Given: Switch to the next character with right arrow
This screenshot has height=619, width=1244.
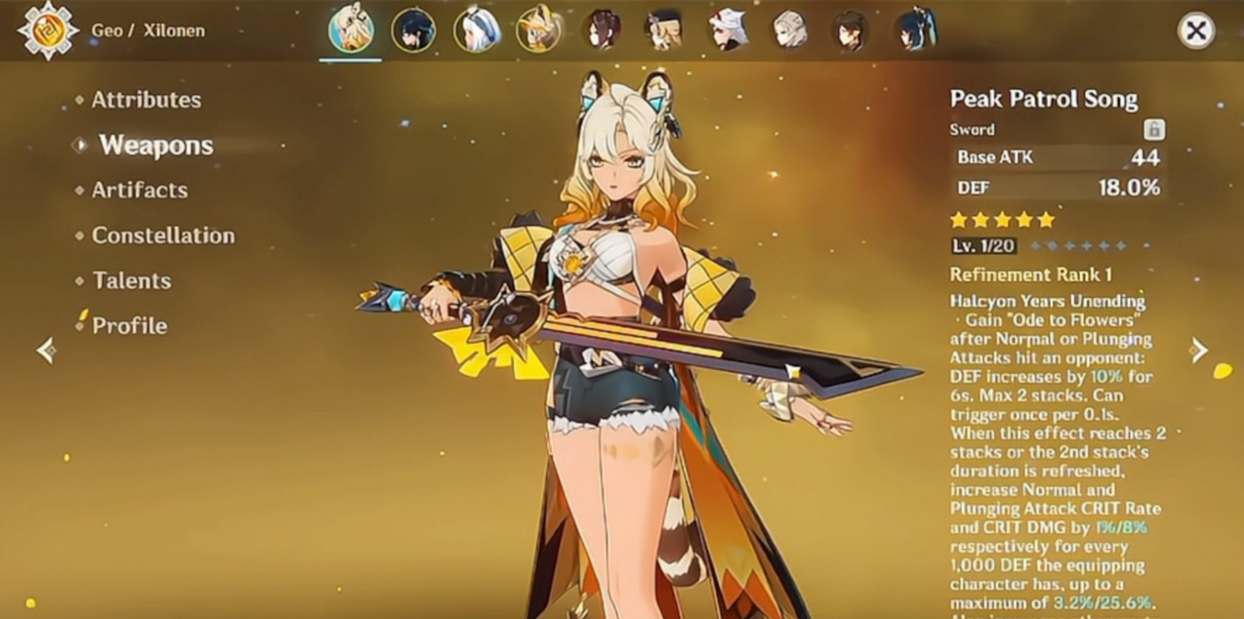Looking at the screenshot, I should click(1199, 350).
